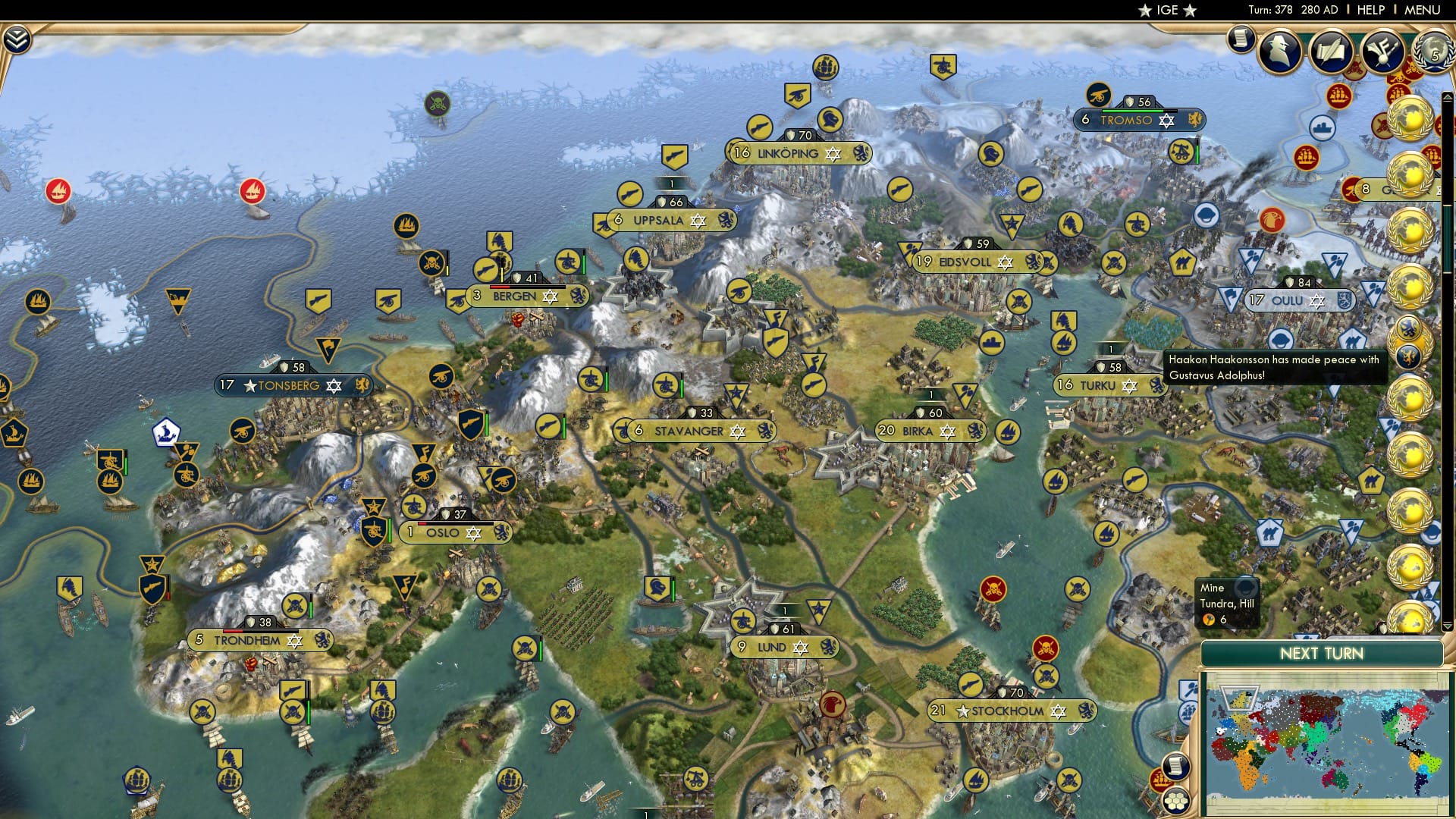Open the notification log scroll beside the minimap
This screenshot has width=1456, height=819.
click(x=1176, y=766)
